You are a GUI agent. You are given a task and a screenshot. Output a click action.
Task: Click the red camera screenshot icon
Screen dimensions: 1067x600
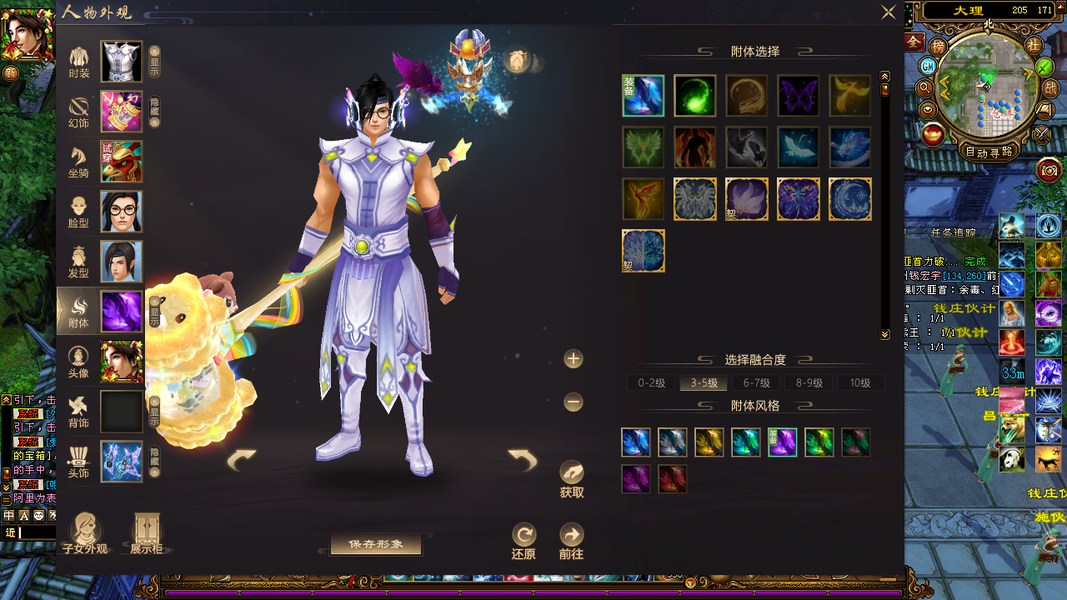[x=1049, y=170]
